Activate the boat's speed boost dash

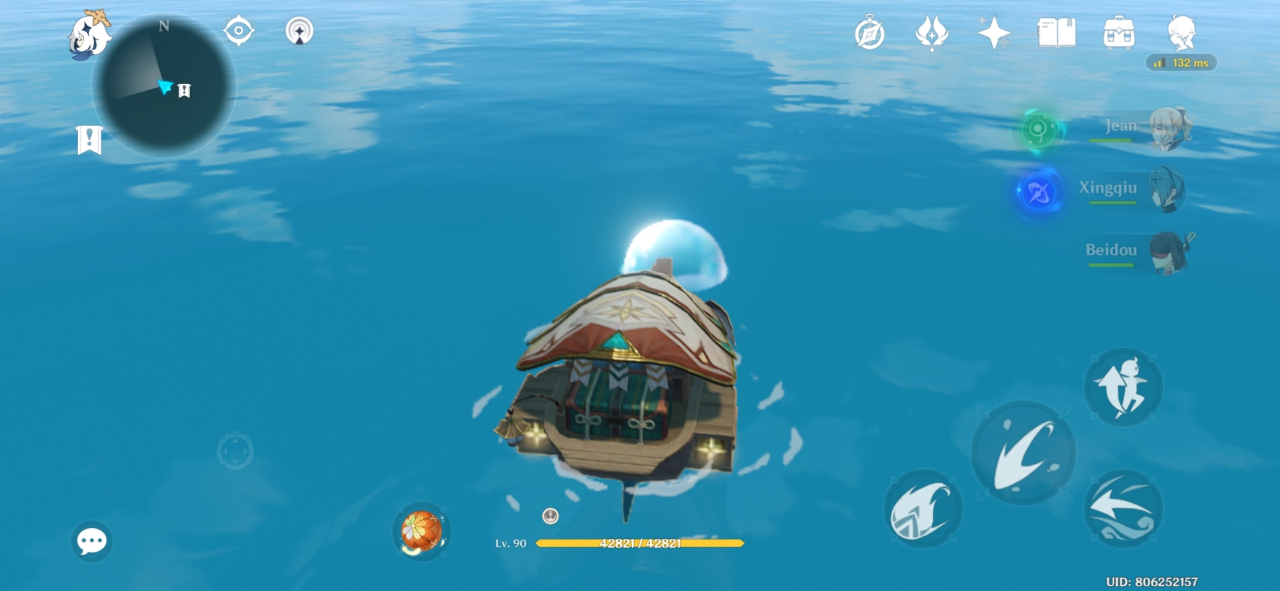1123,509
